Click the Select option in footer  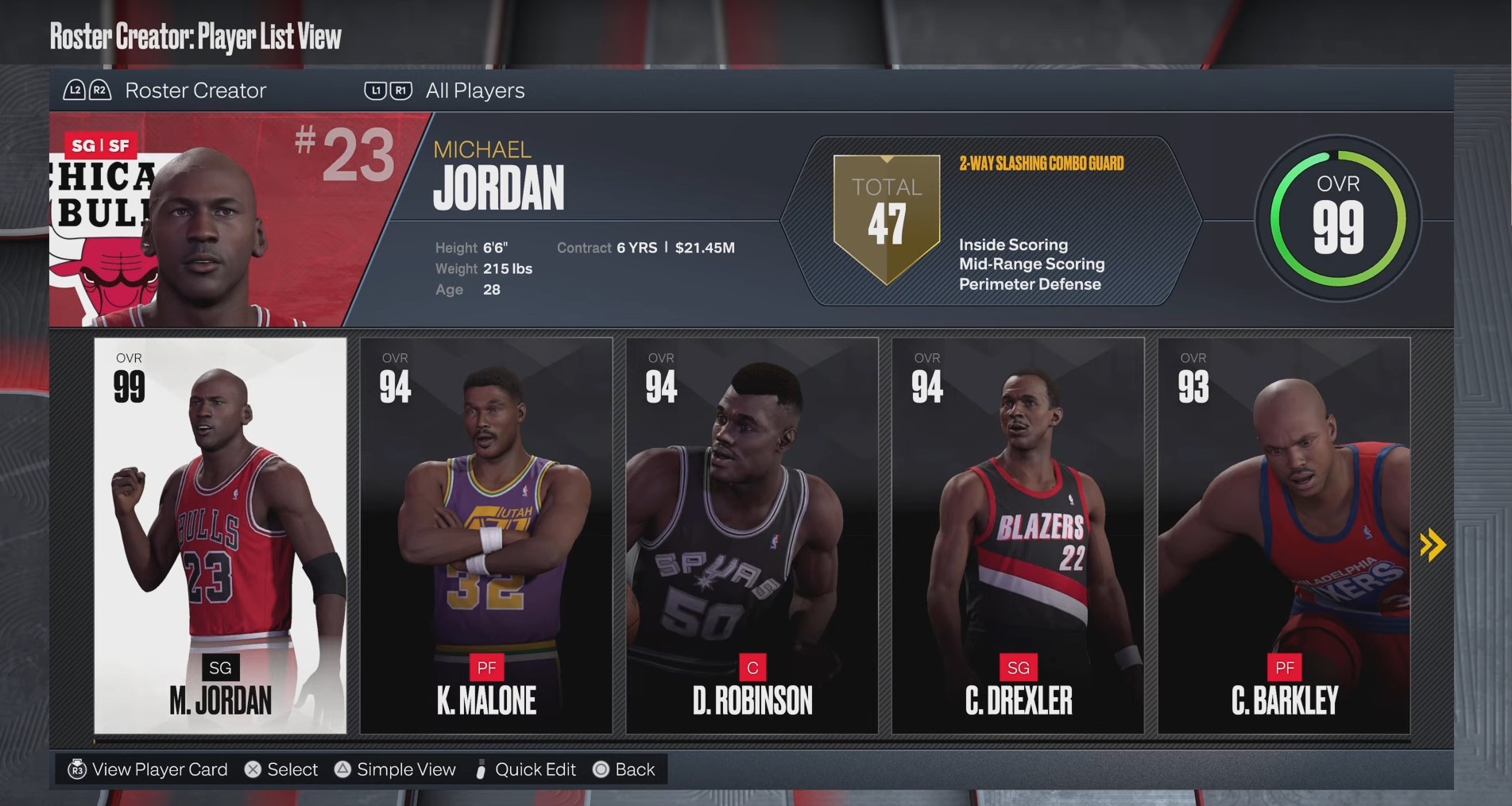pos(292,769)
